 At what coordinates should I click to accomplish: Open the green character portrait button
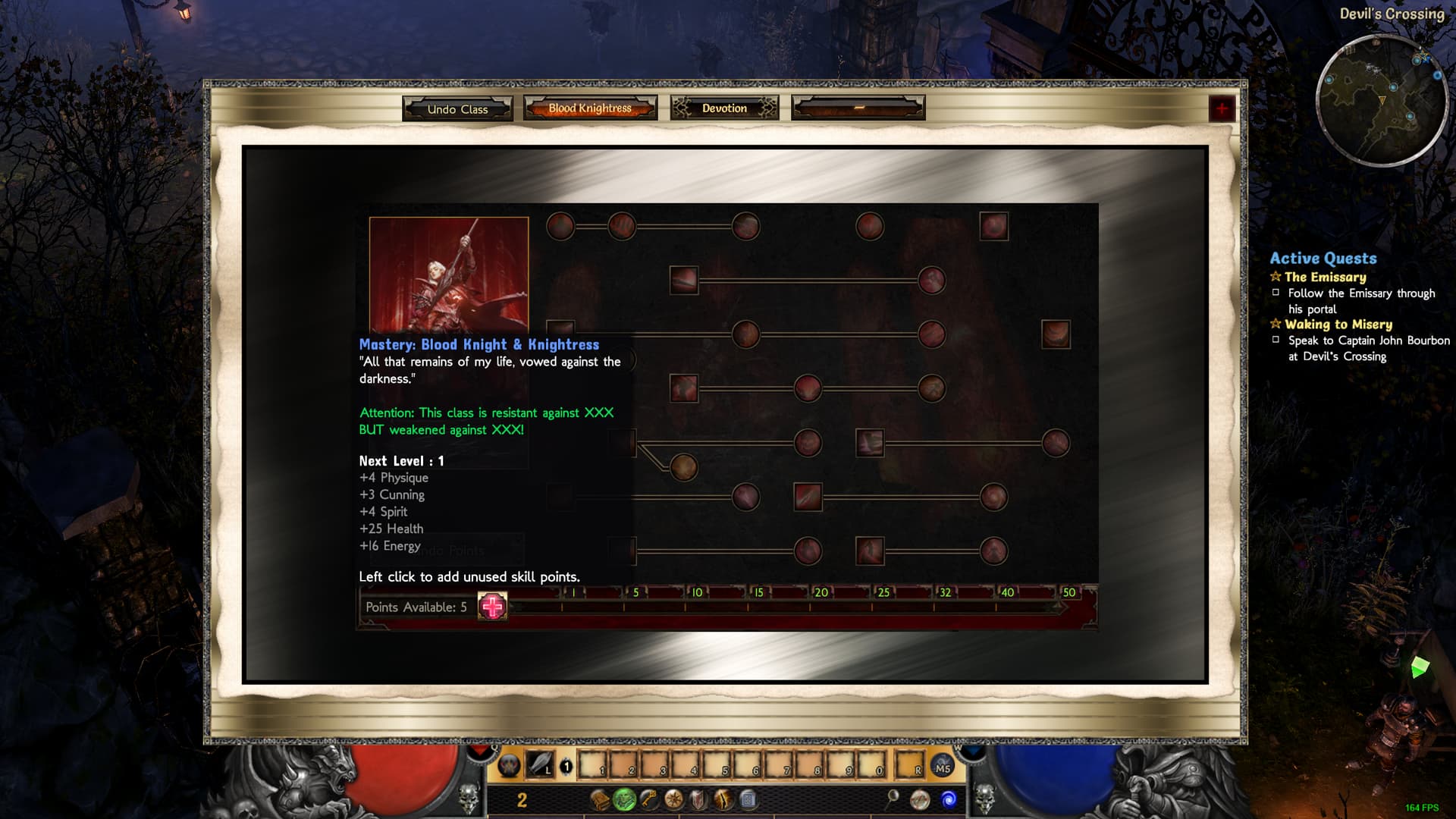click(624, 799)
